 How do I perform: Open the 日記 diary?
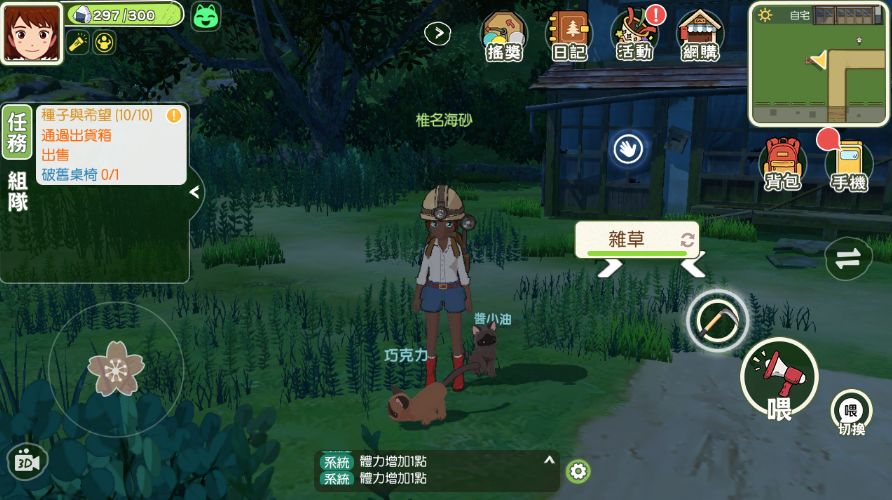(x=568, y=37)
